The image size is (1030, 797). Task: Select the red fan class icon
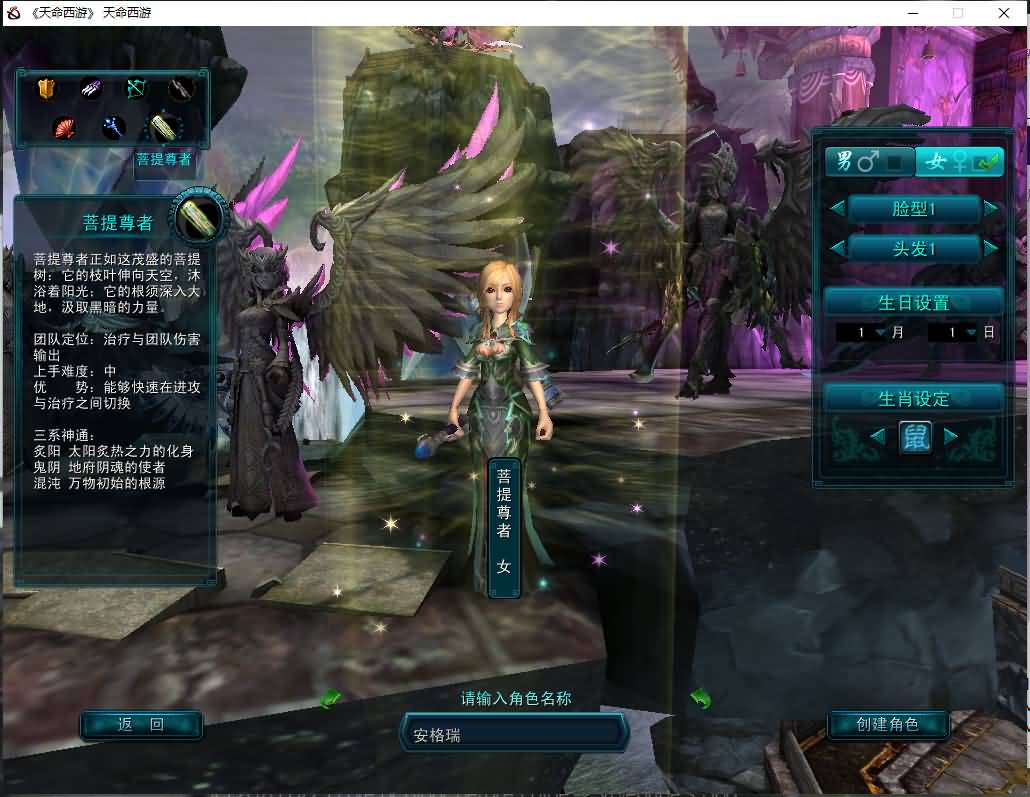(66, 127)
